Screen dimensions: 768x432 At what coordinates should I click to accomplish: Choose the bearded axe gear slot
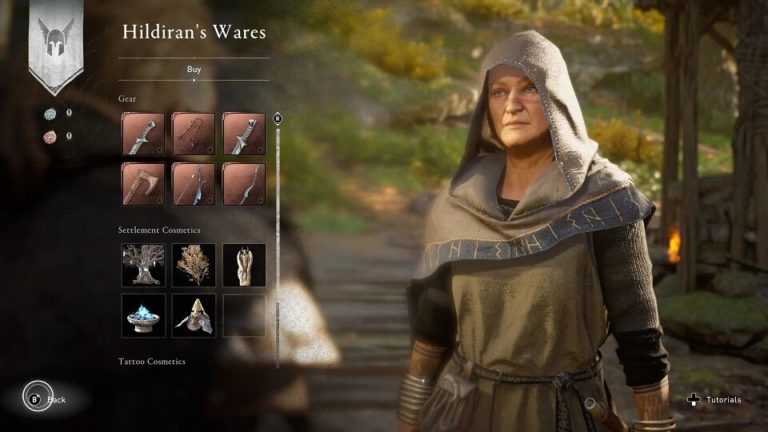point(143,184)
